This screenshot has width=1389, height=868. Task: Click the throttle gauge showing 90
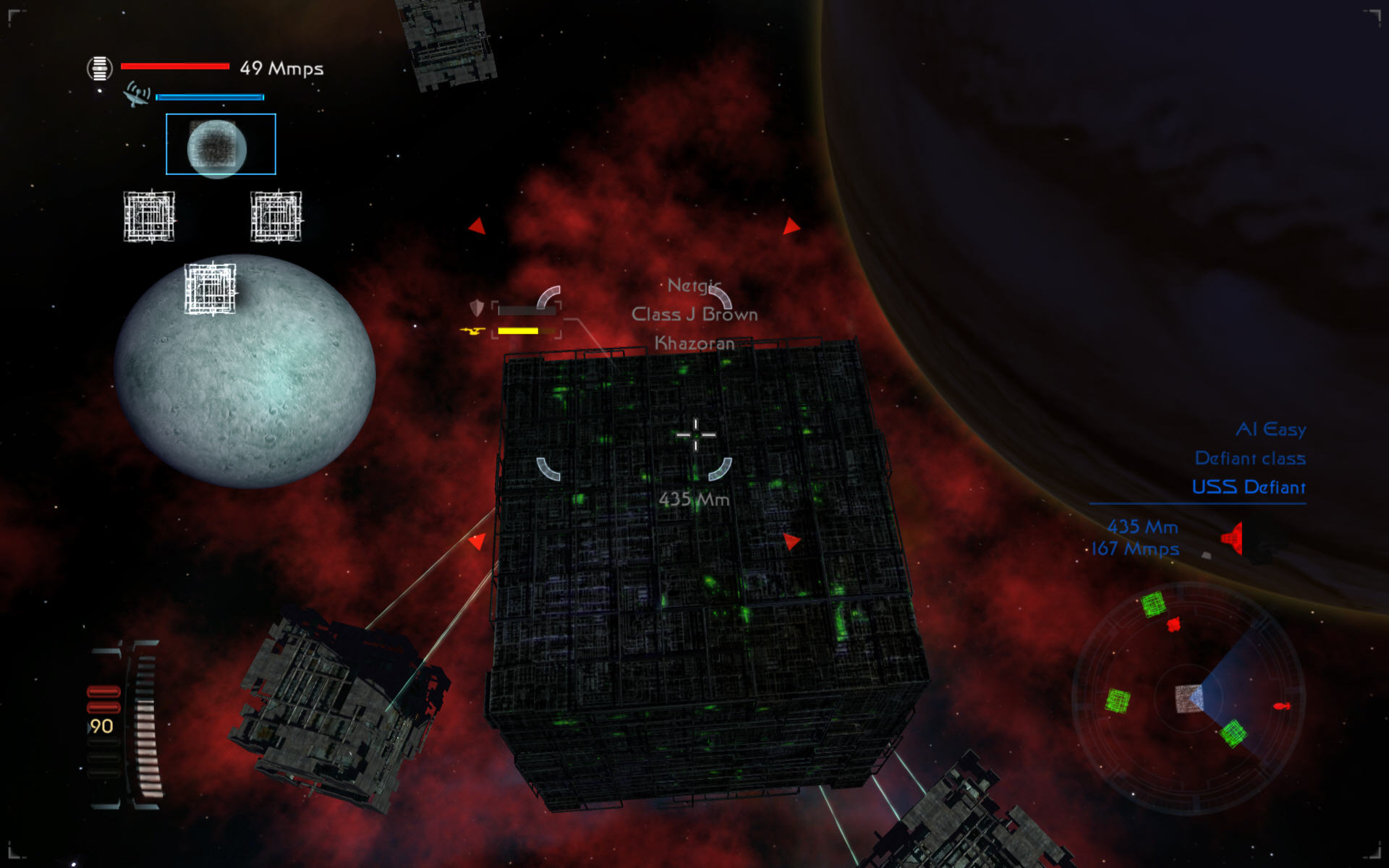coord(124,724)
